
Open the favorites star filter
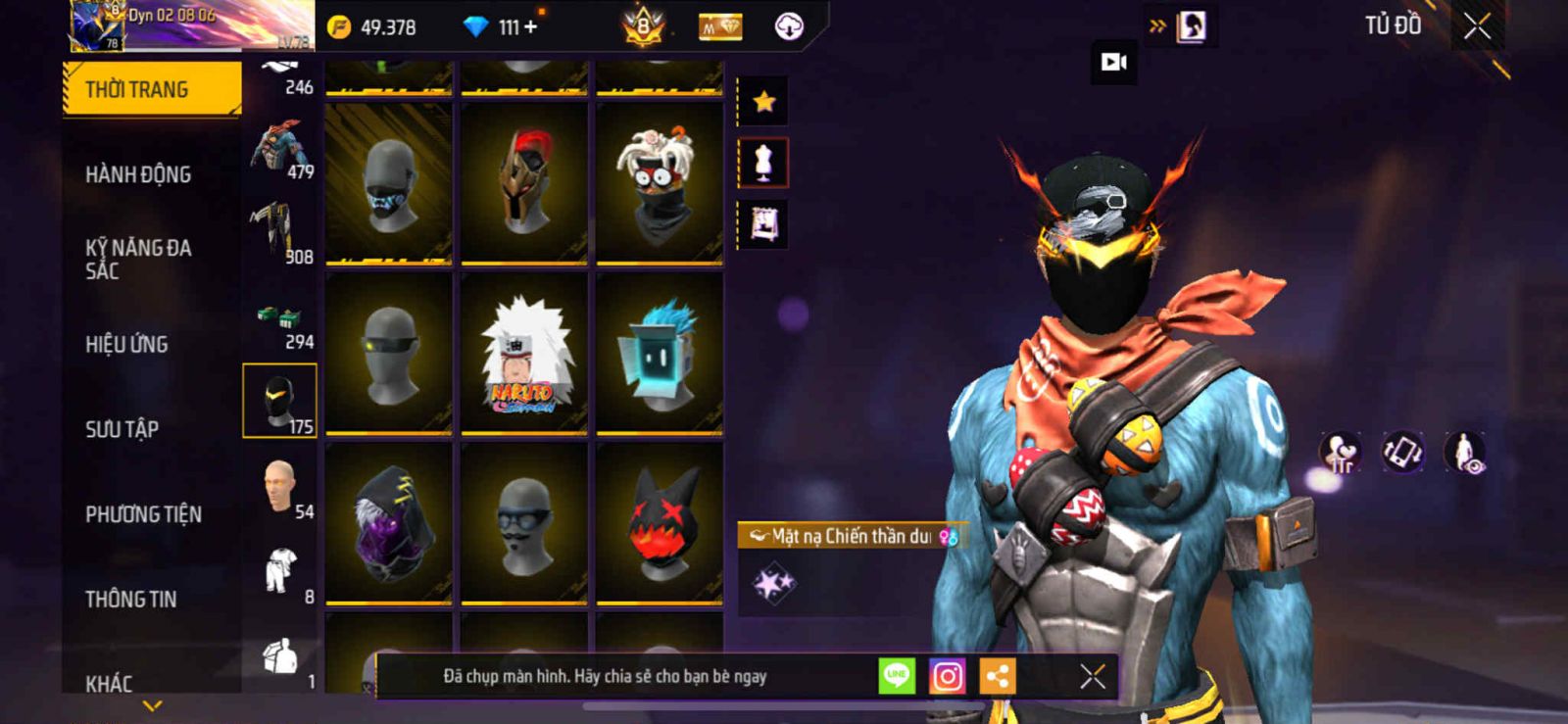[763, 101]
